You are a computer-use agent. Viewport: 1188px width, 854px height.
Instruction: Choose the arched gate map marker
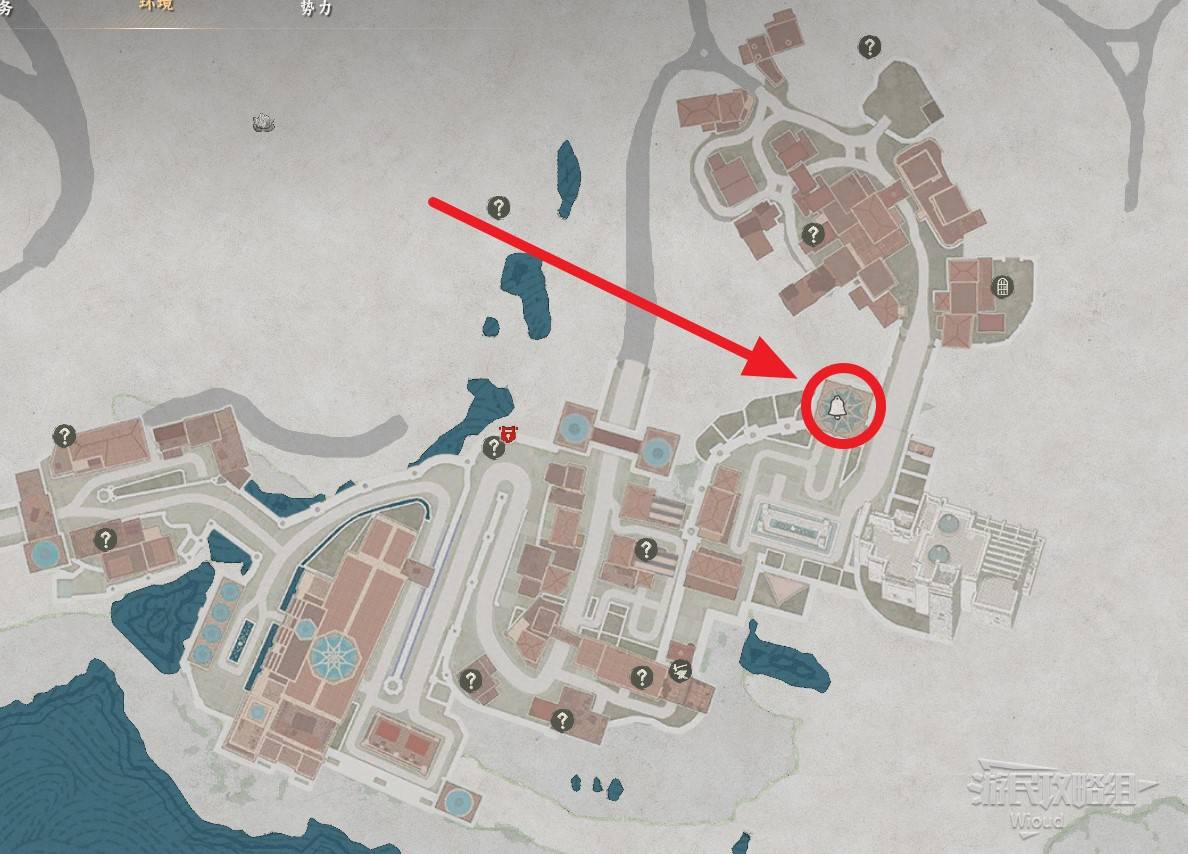coord(1001,288)
